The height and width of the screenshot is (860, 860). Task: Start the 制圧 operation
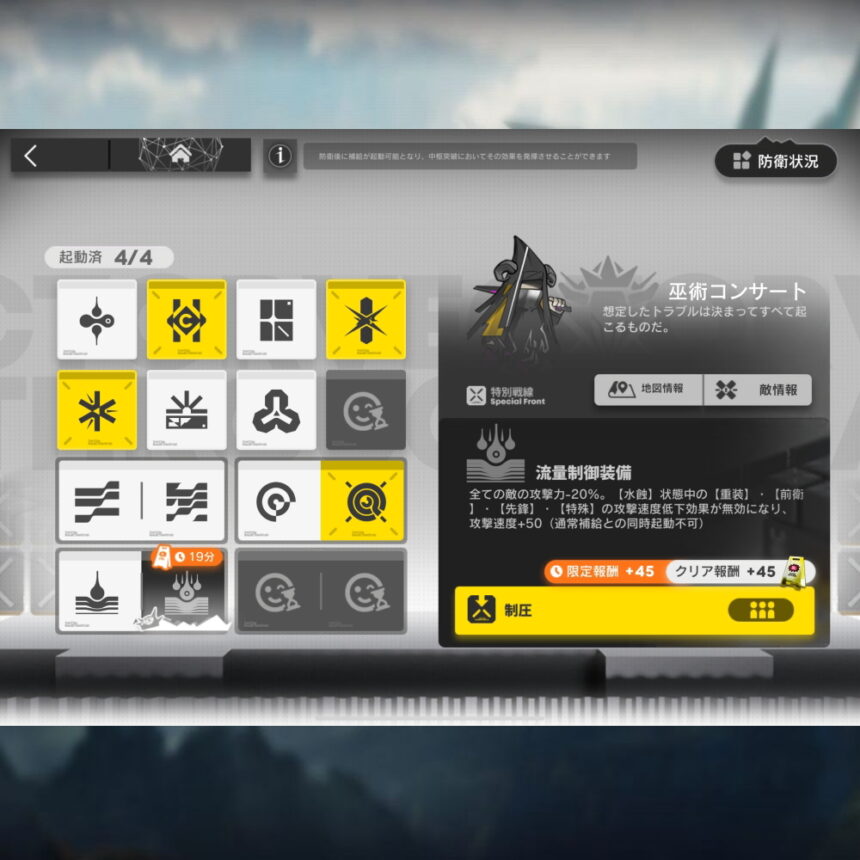click(634, 610)
